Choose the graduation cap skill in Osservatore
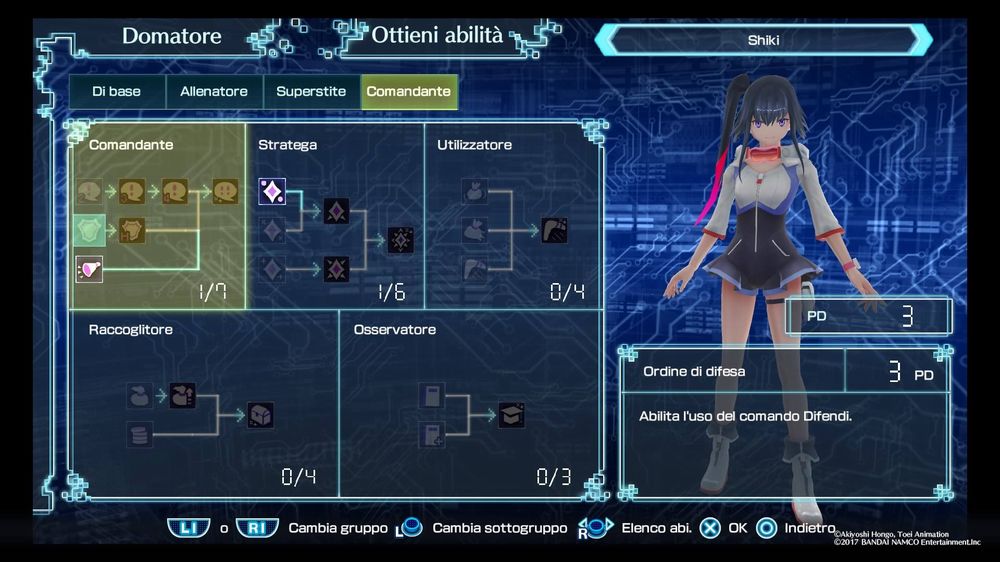This screenshot has width=1000, height=562. click(512, 415)
